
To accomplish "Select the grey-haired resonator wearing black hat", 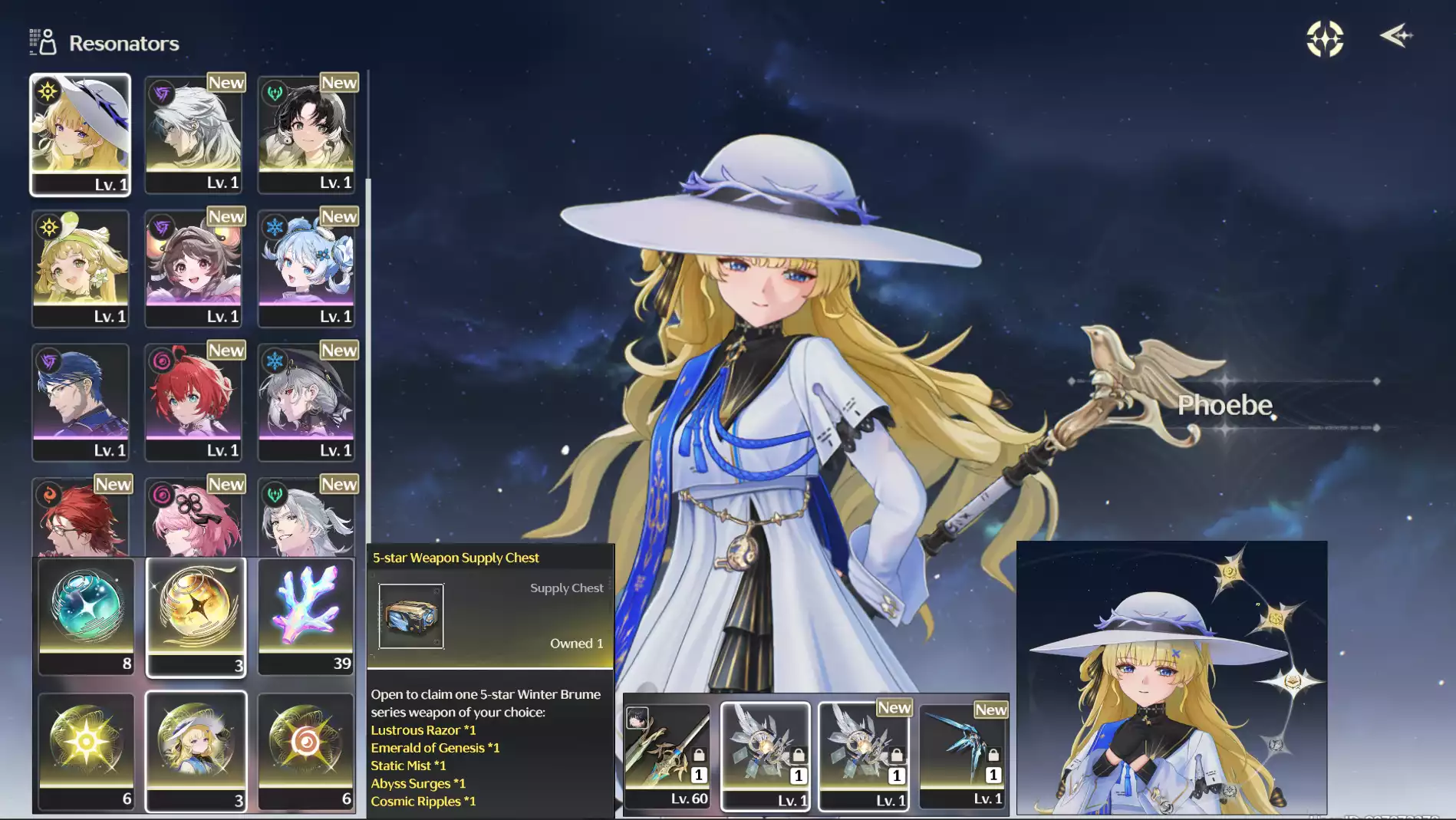I will tap(306, 402).
